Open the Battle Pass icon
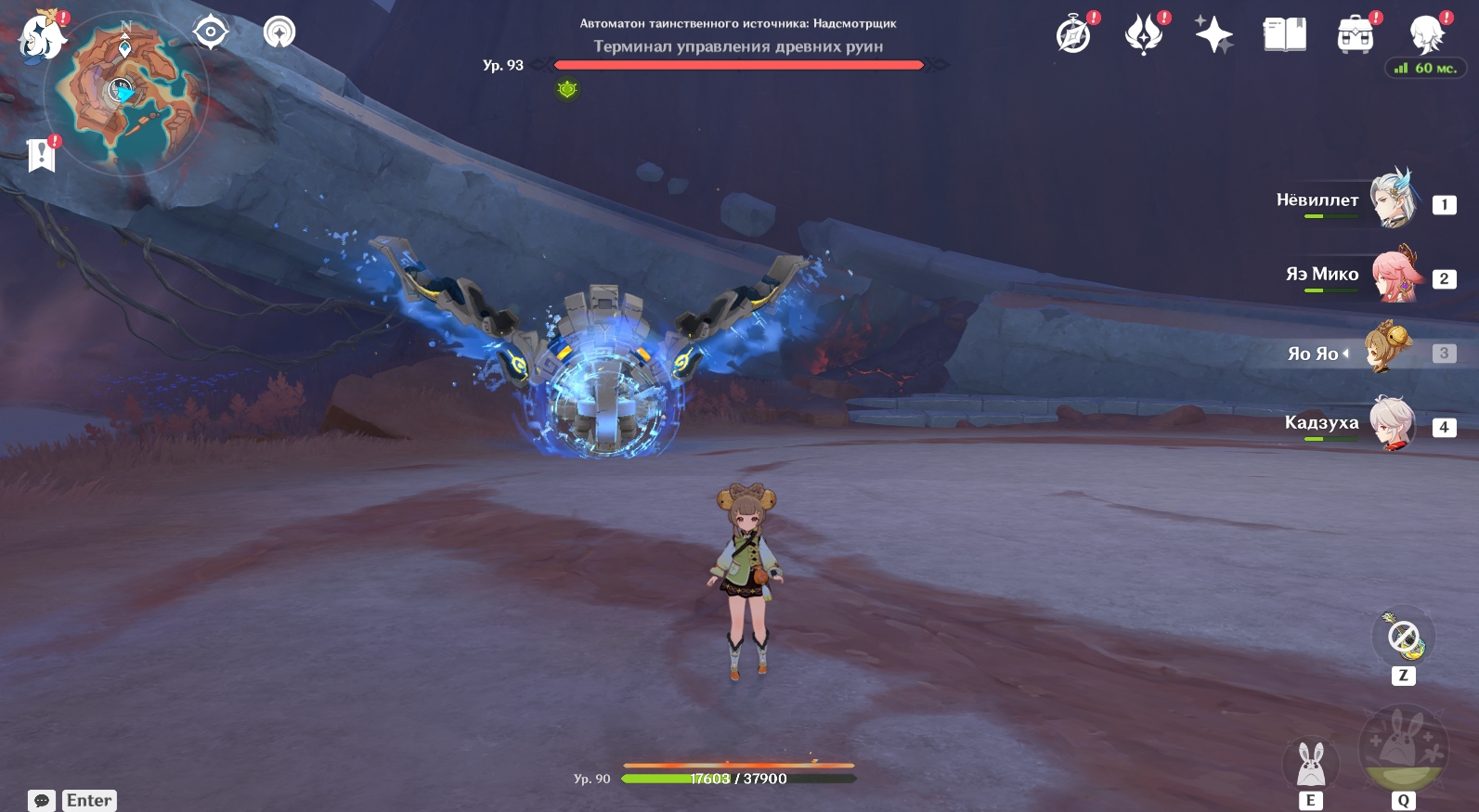Image resolution: width=1479 pixels, height=812 pixels. point(1144,35)
